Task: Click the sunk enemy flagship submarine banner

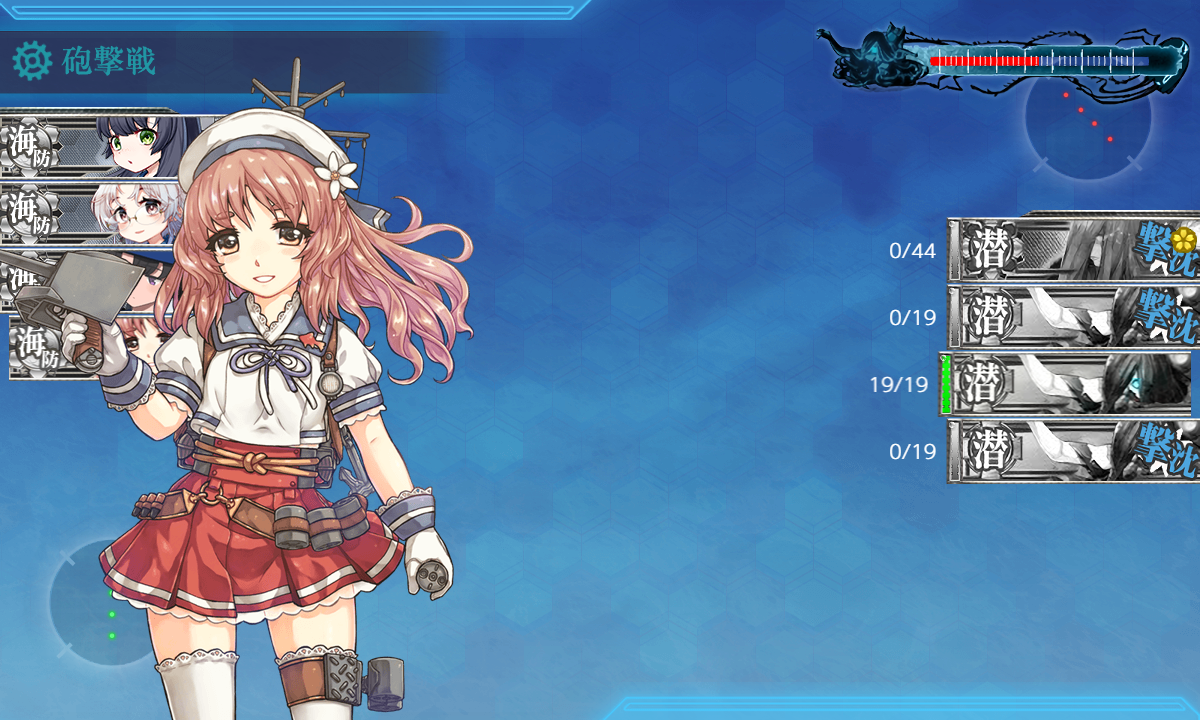Action: coord(1072,248)
